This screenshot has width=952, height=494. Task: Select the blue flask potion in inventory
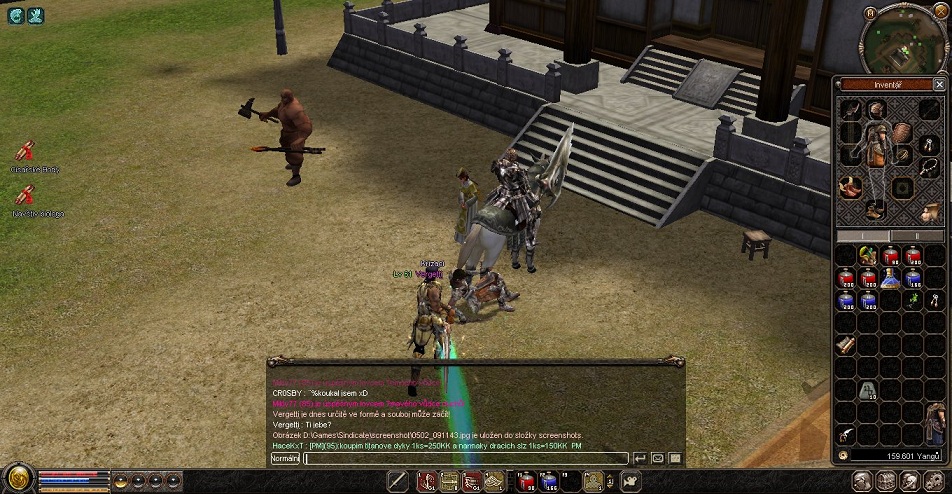pyautogui.click(x=891, y=279)
